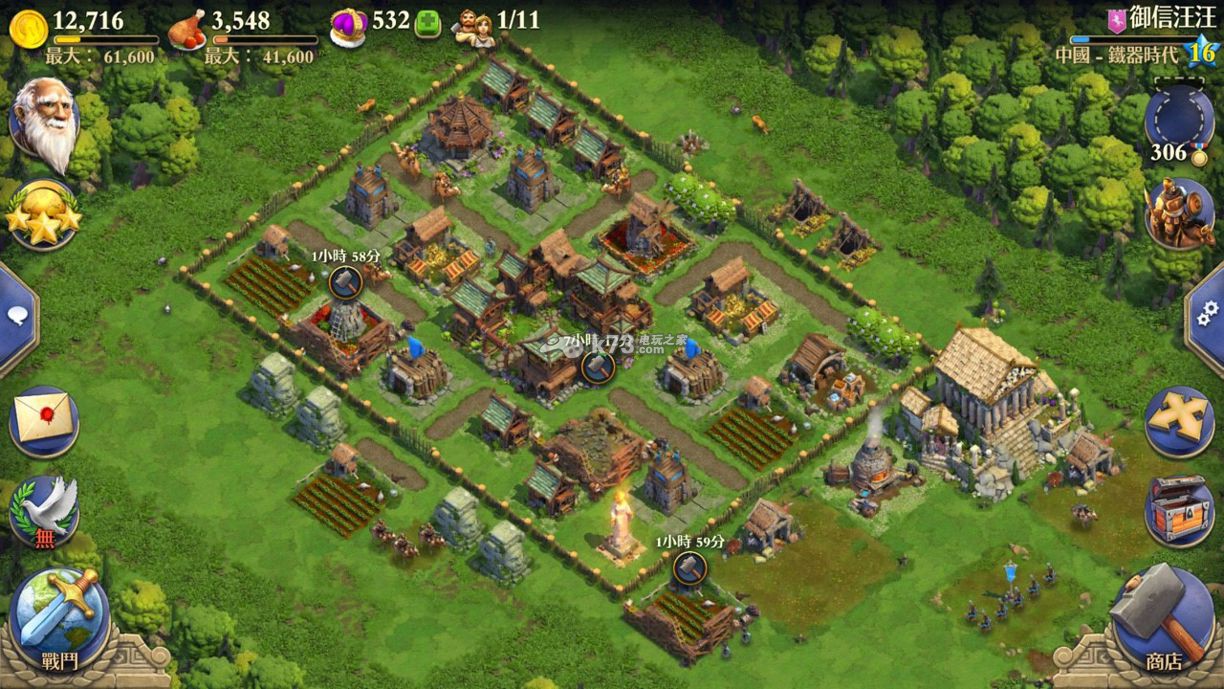Tap the axe timer bubble at 1小時 58分
The image size is (1224, 689).
click(x=344, y=282)
